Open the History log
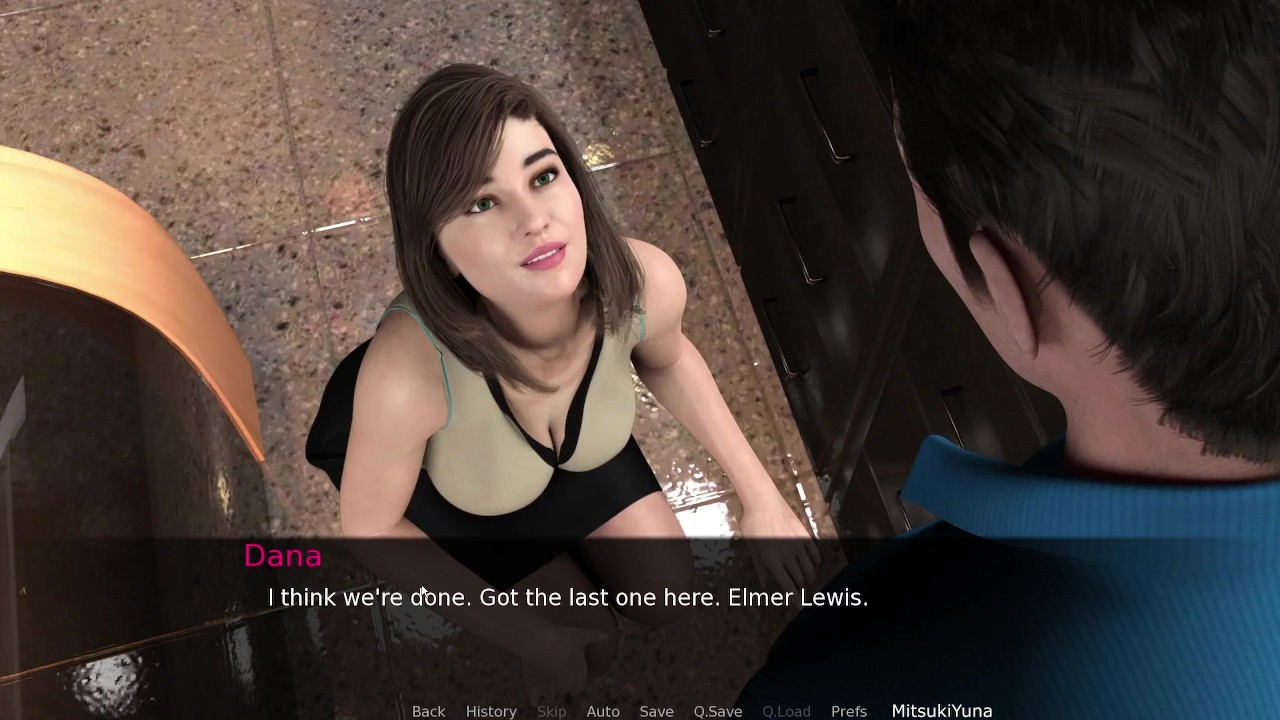 tap(491, 711)
